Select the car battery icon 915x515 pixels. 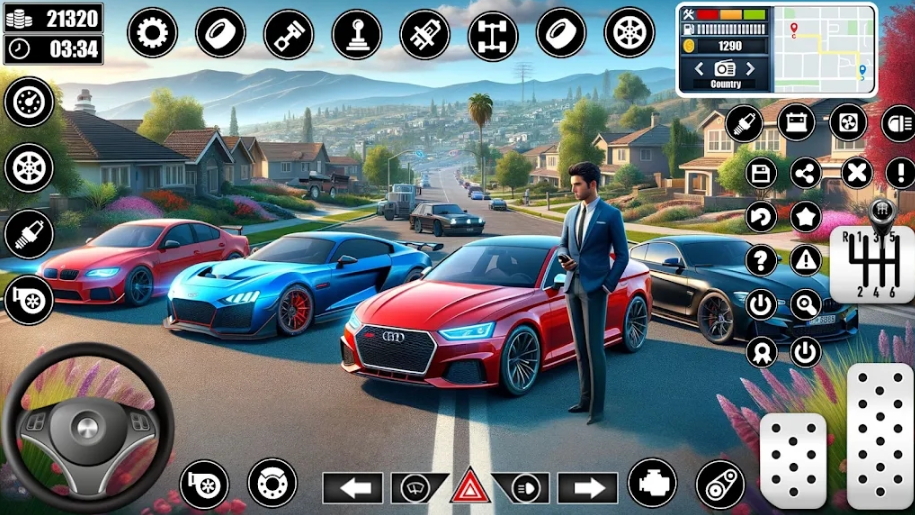[x=795, y=122]
